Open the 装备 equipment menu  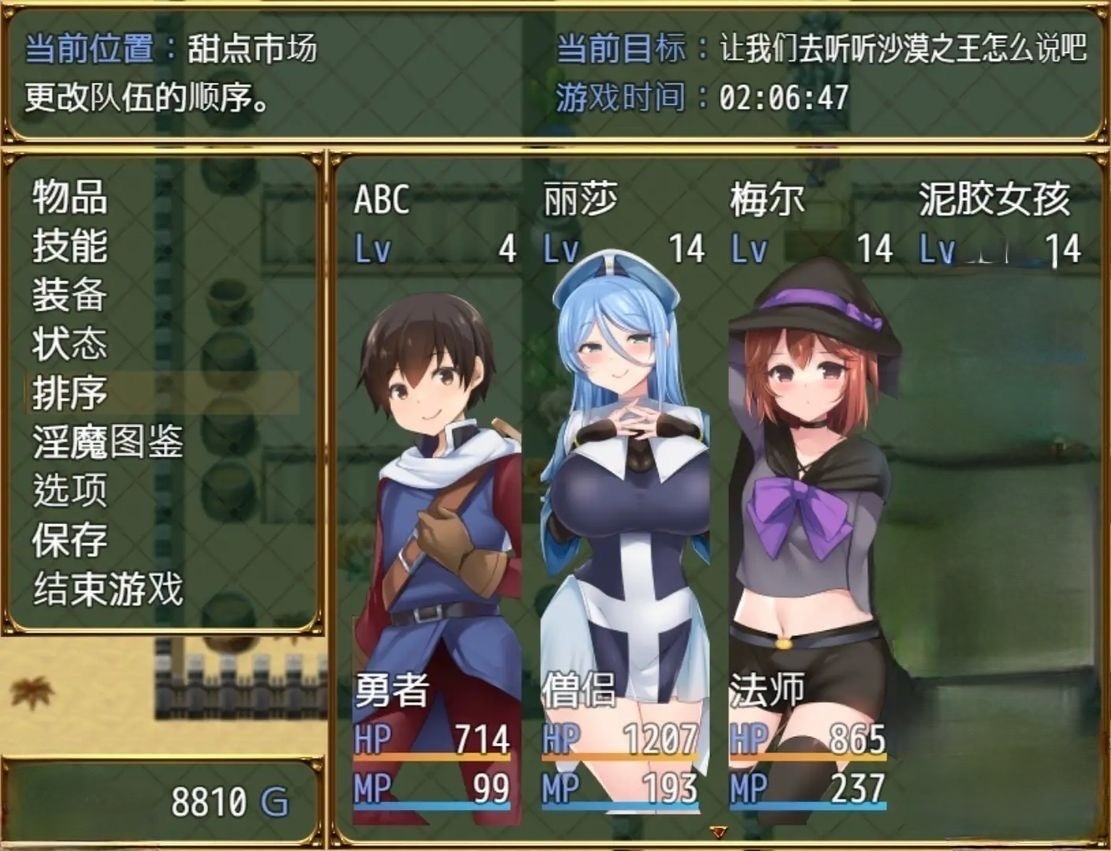[70, 295]
